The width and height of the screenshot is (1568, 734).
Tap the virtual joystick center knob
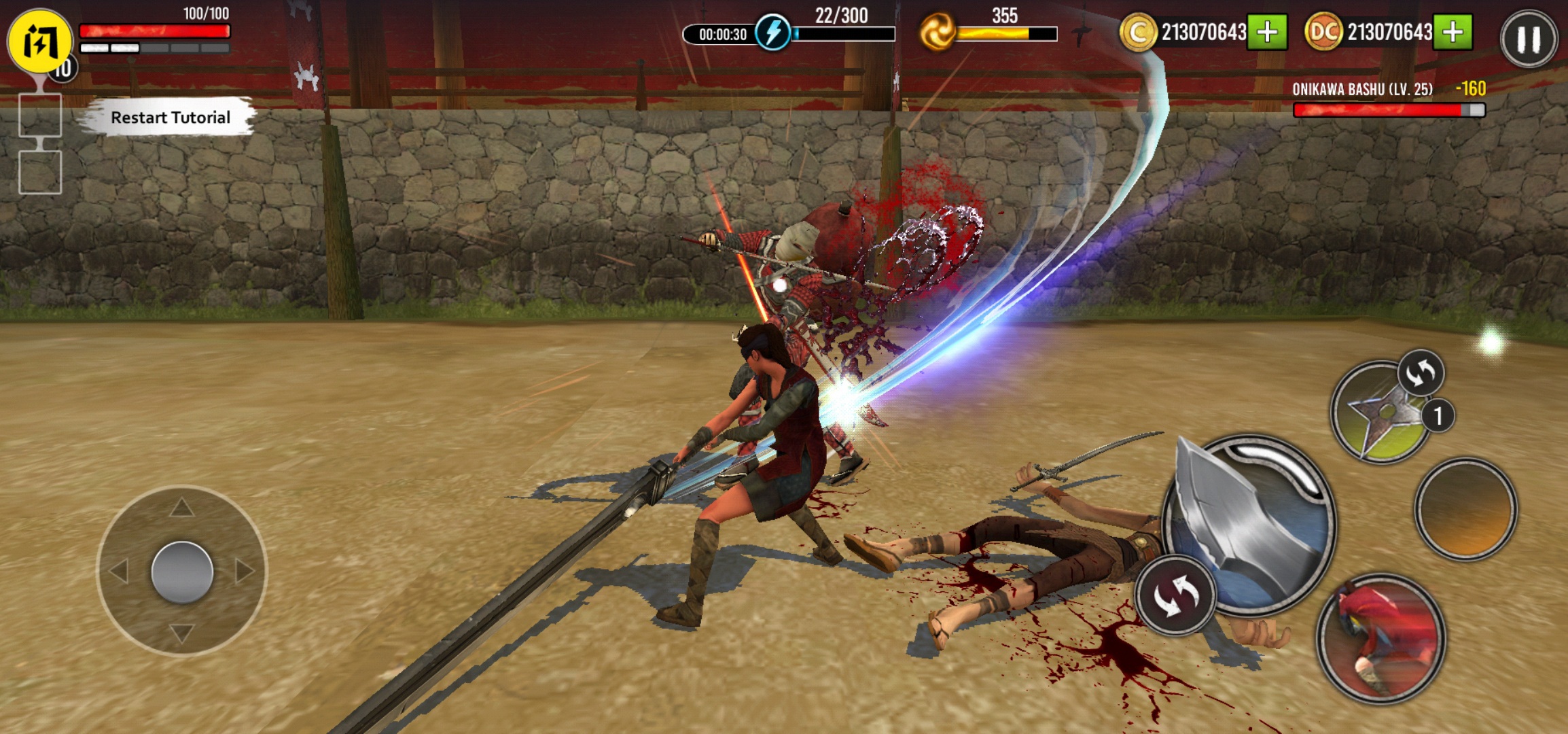point(182,572)
